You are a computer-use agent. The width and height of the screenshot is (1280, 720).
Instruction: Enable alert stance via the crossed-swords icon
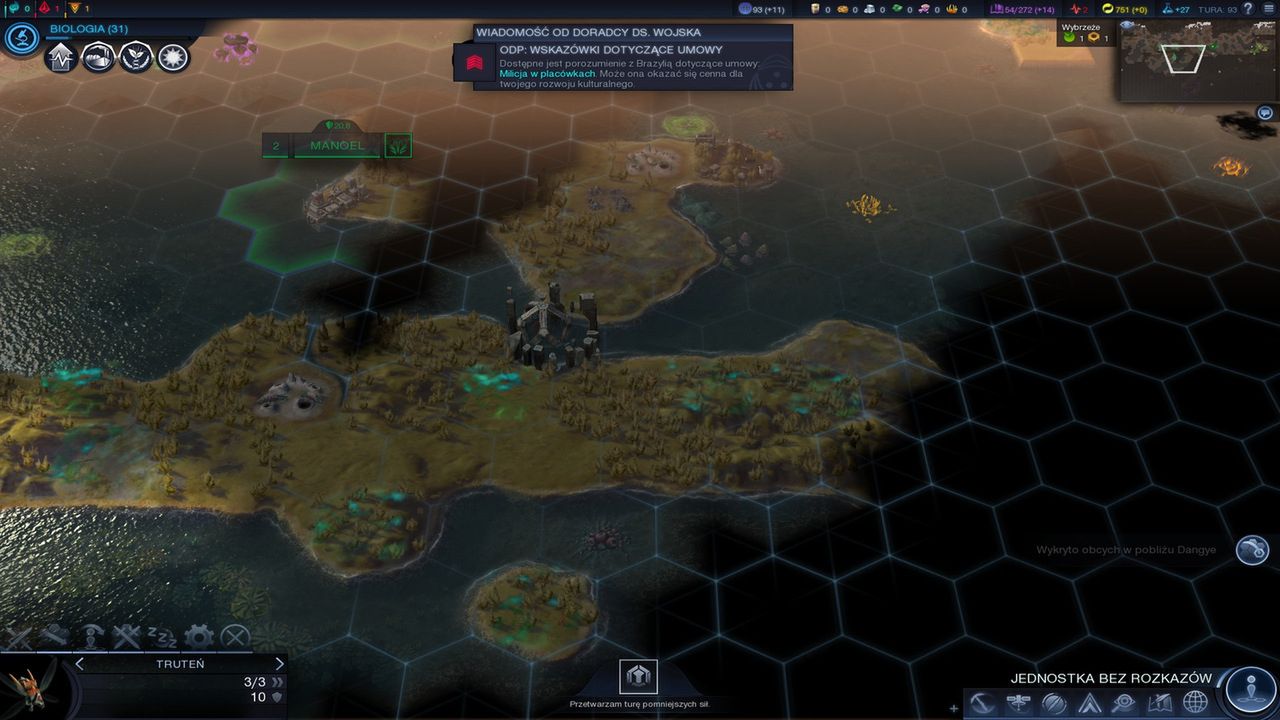click(128, 636)
